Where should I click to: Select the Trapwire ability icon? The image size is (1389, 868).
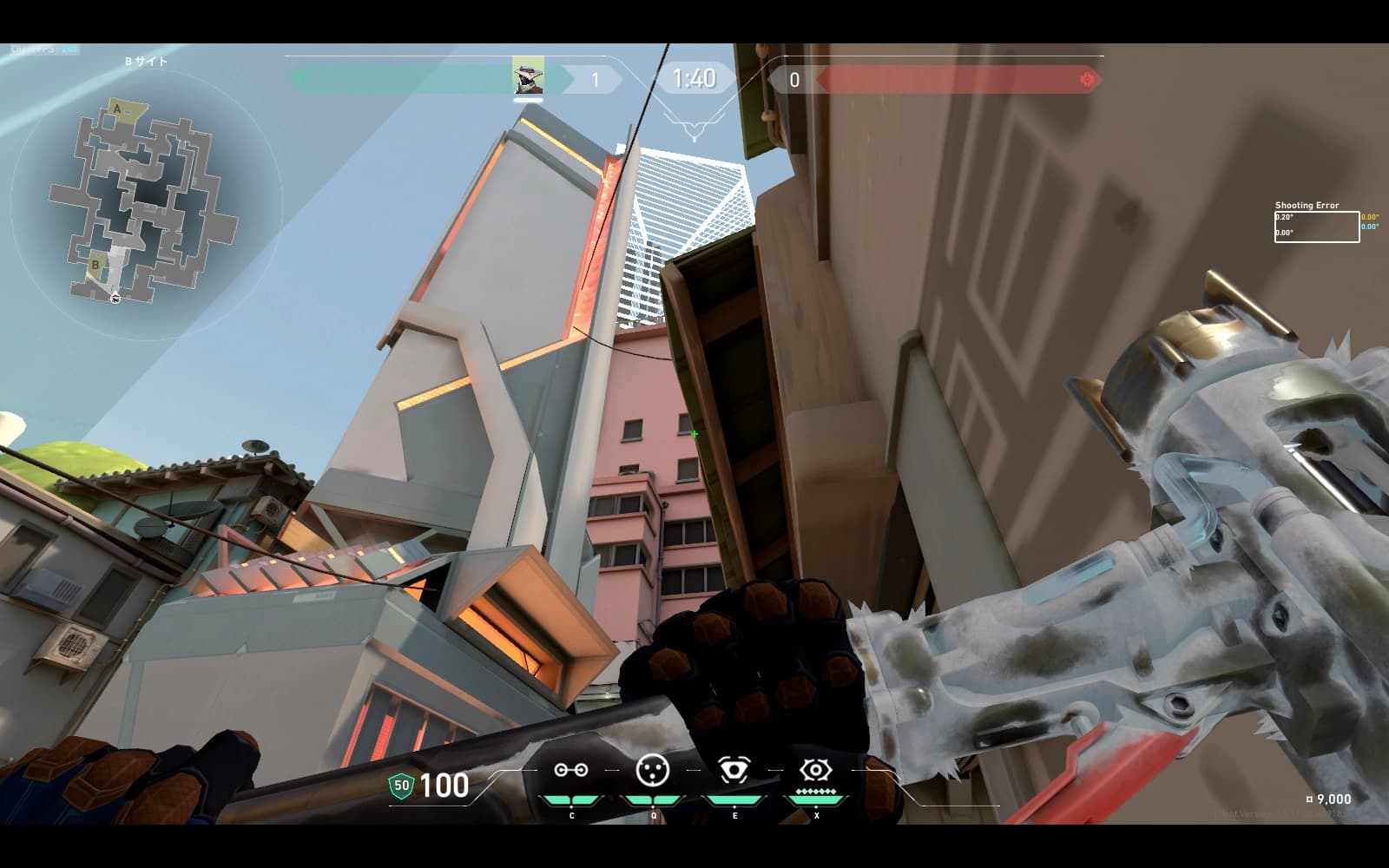click(571, 770)
